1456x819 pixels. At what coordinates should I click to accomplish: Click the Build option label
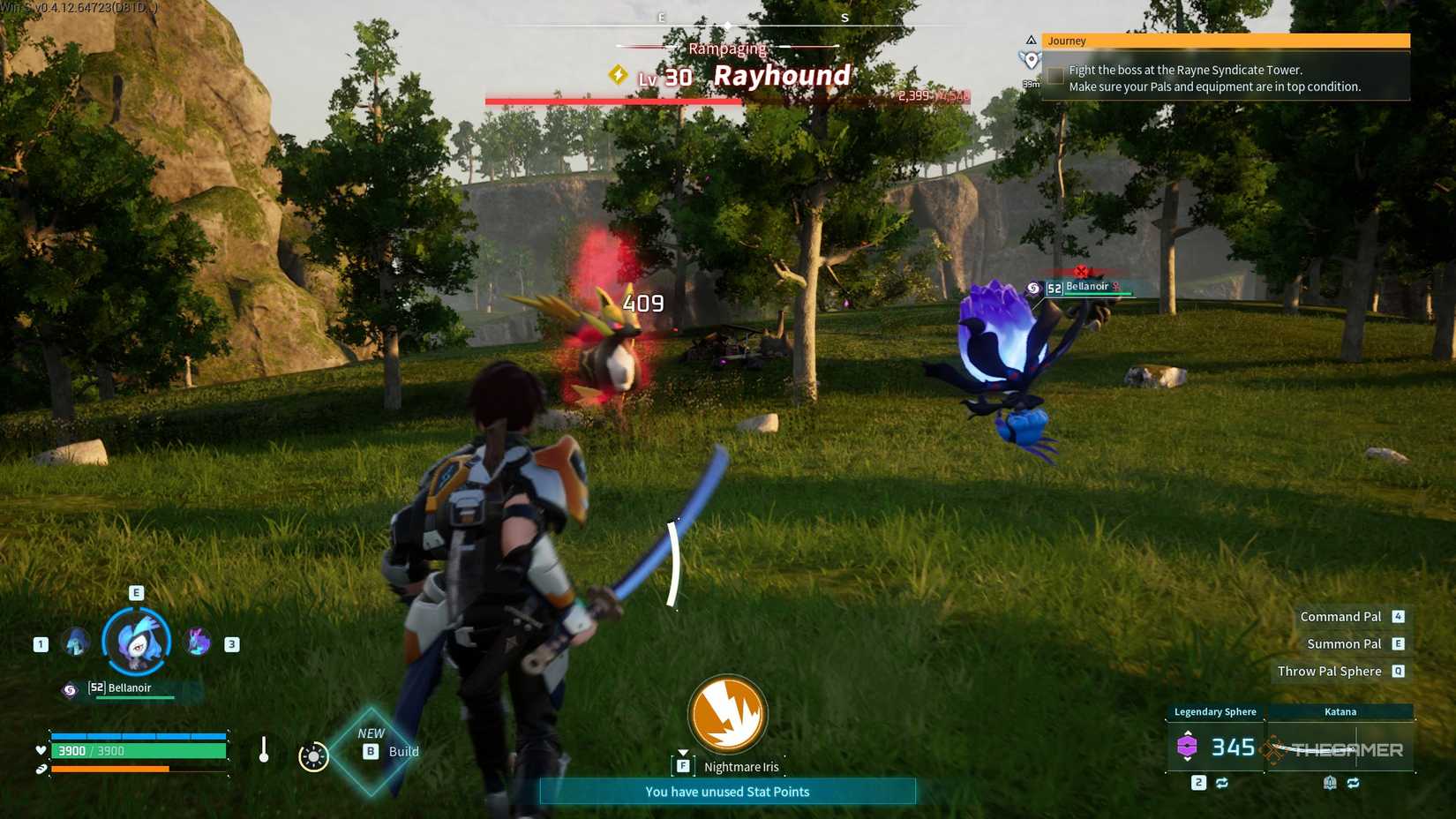(x=402, y=751)
